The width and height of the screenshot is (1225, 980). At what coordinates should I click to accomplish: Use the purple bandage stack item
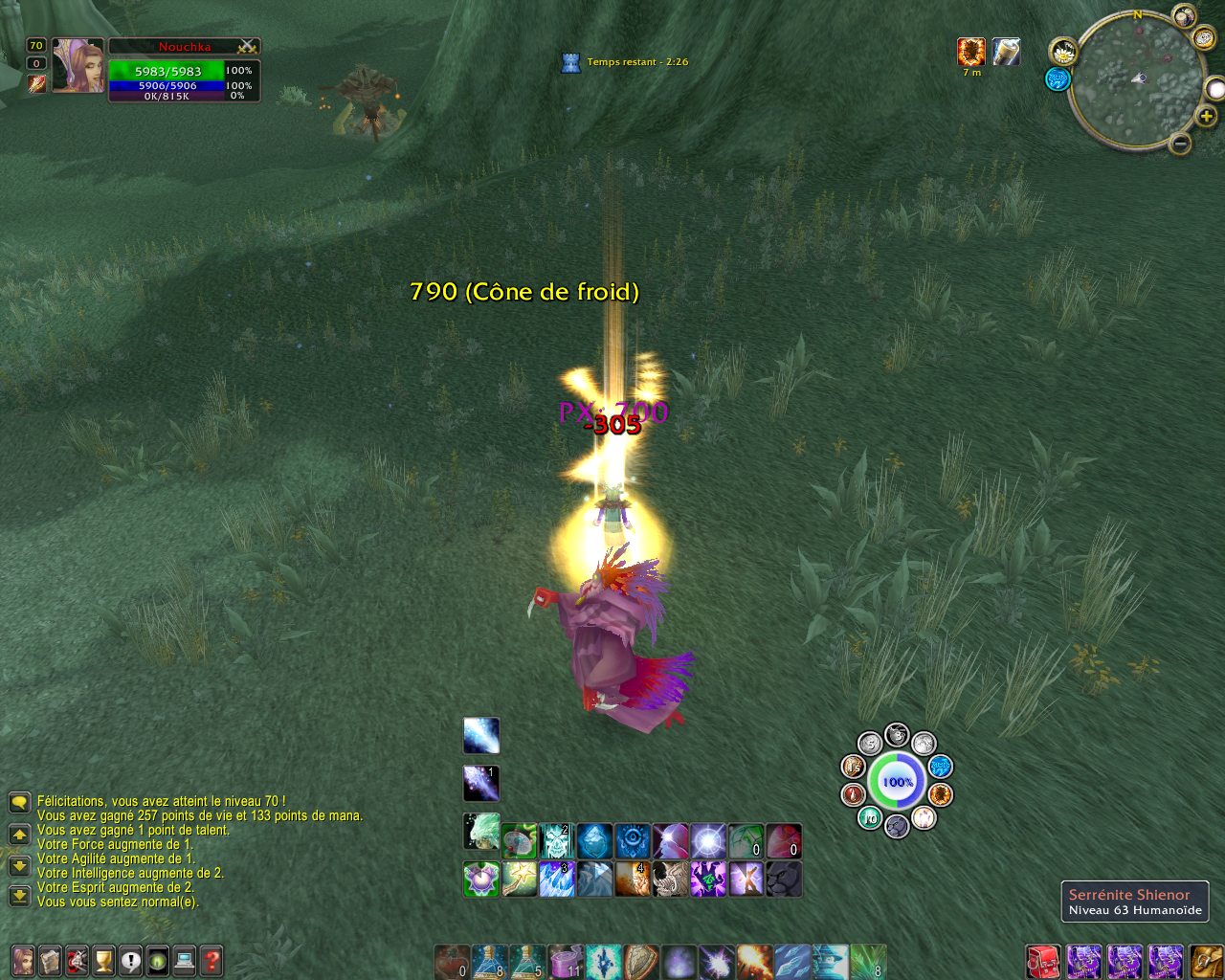[x=567, y=961]
